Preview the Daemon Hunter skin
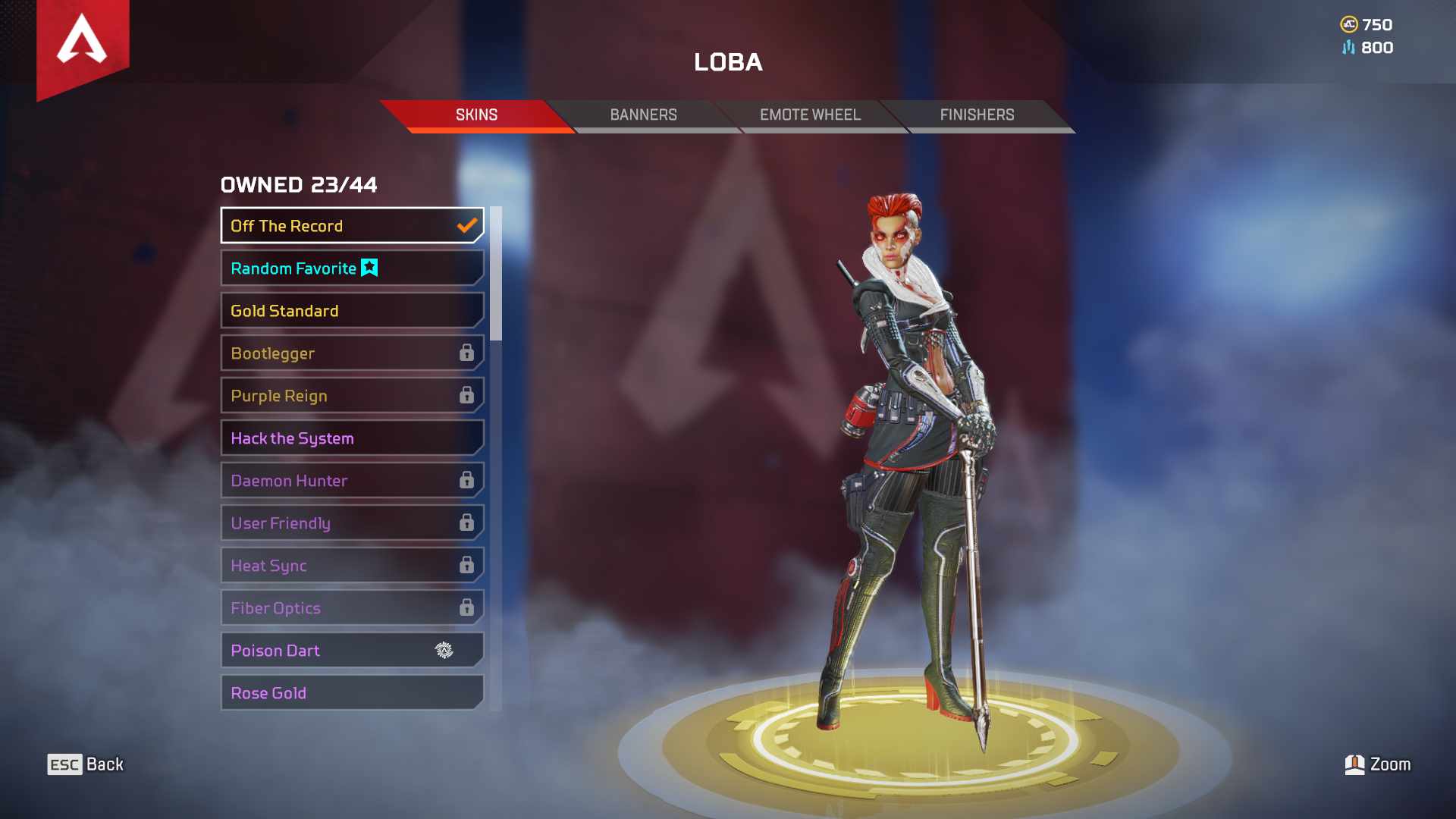The image size is (1456, 819). (352, 481)
